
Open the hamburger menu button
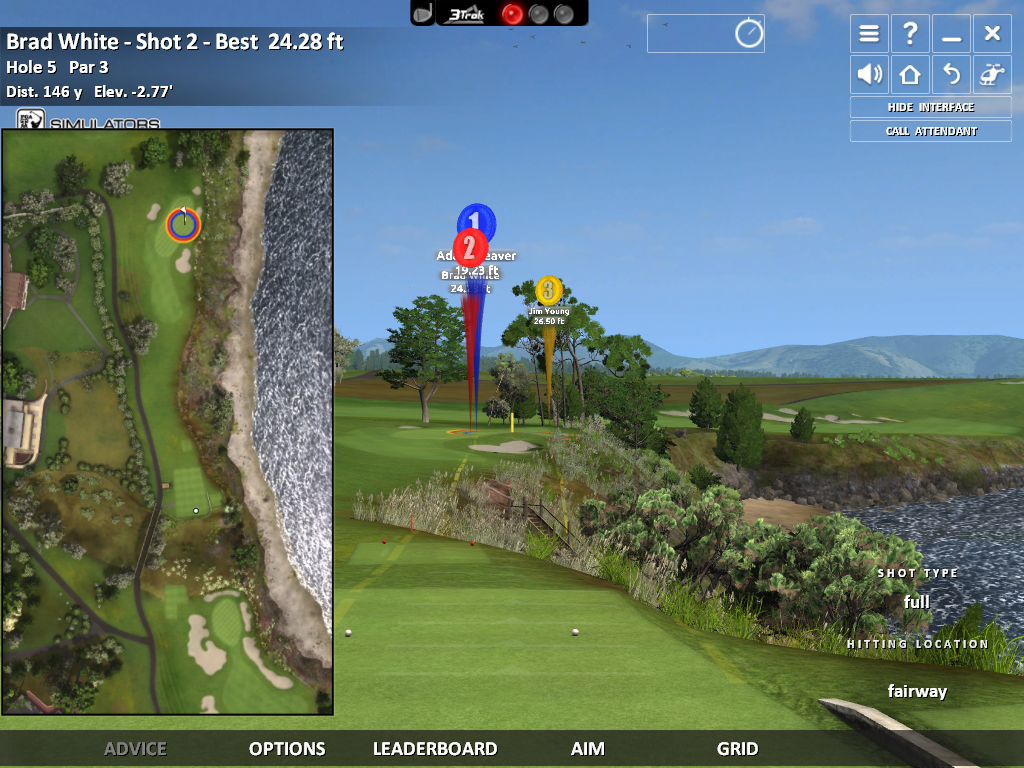pos(869,34)
